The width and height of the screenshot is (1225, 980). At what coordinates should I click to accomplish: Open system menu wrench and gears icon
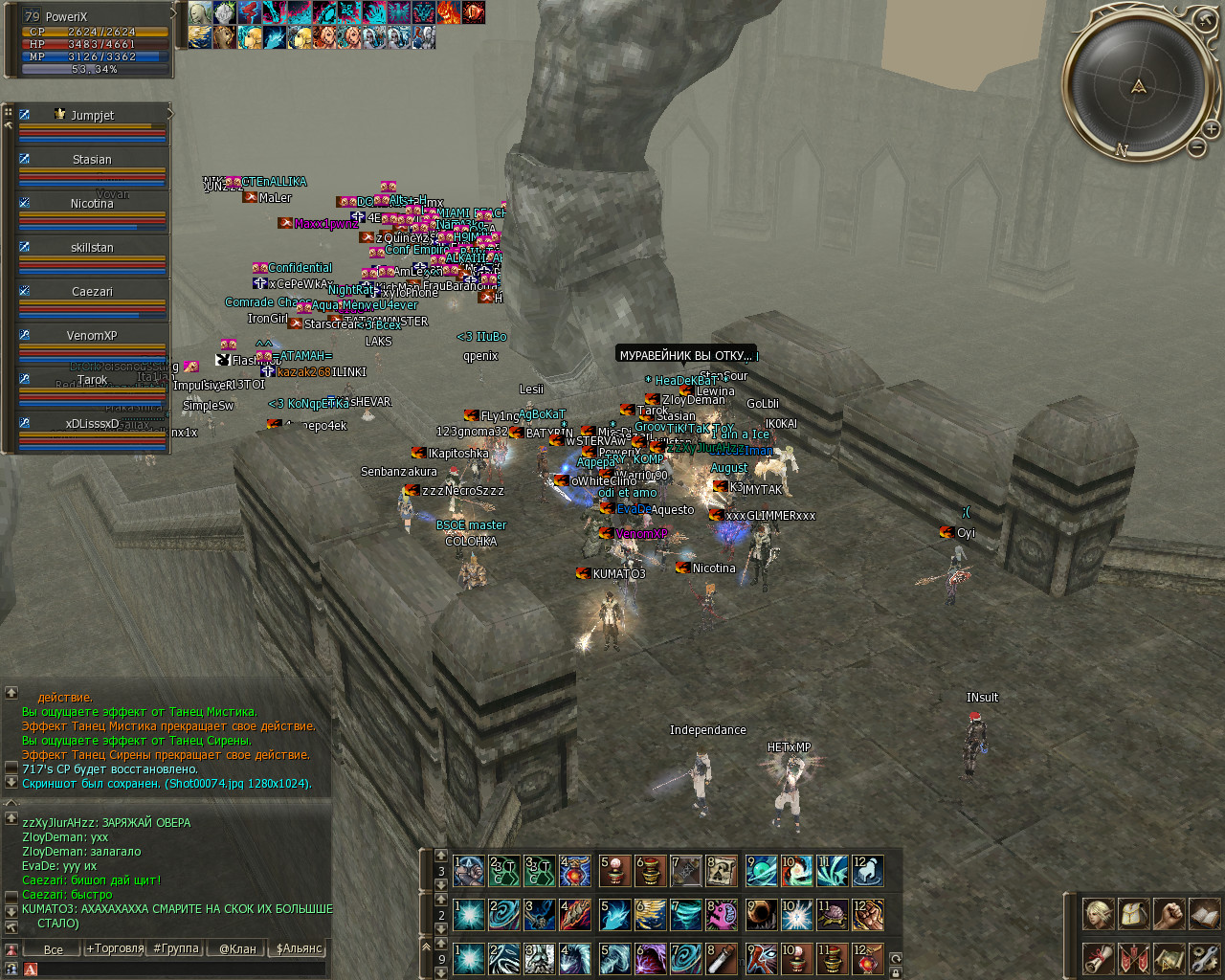(1204, 957)
